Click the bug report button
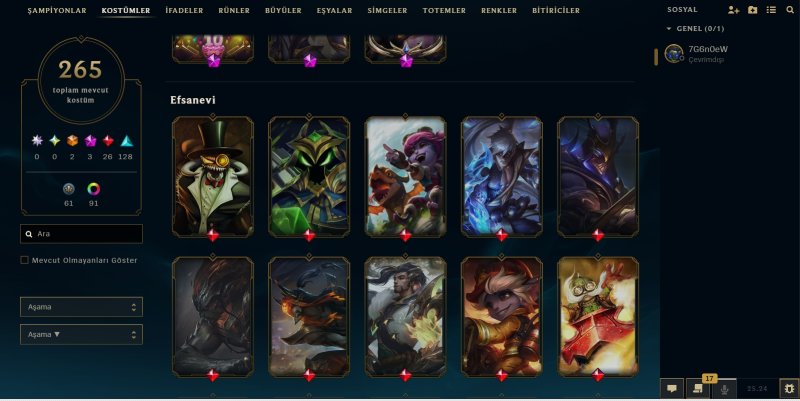 (x=789, y=388)
